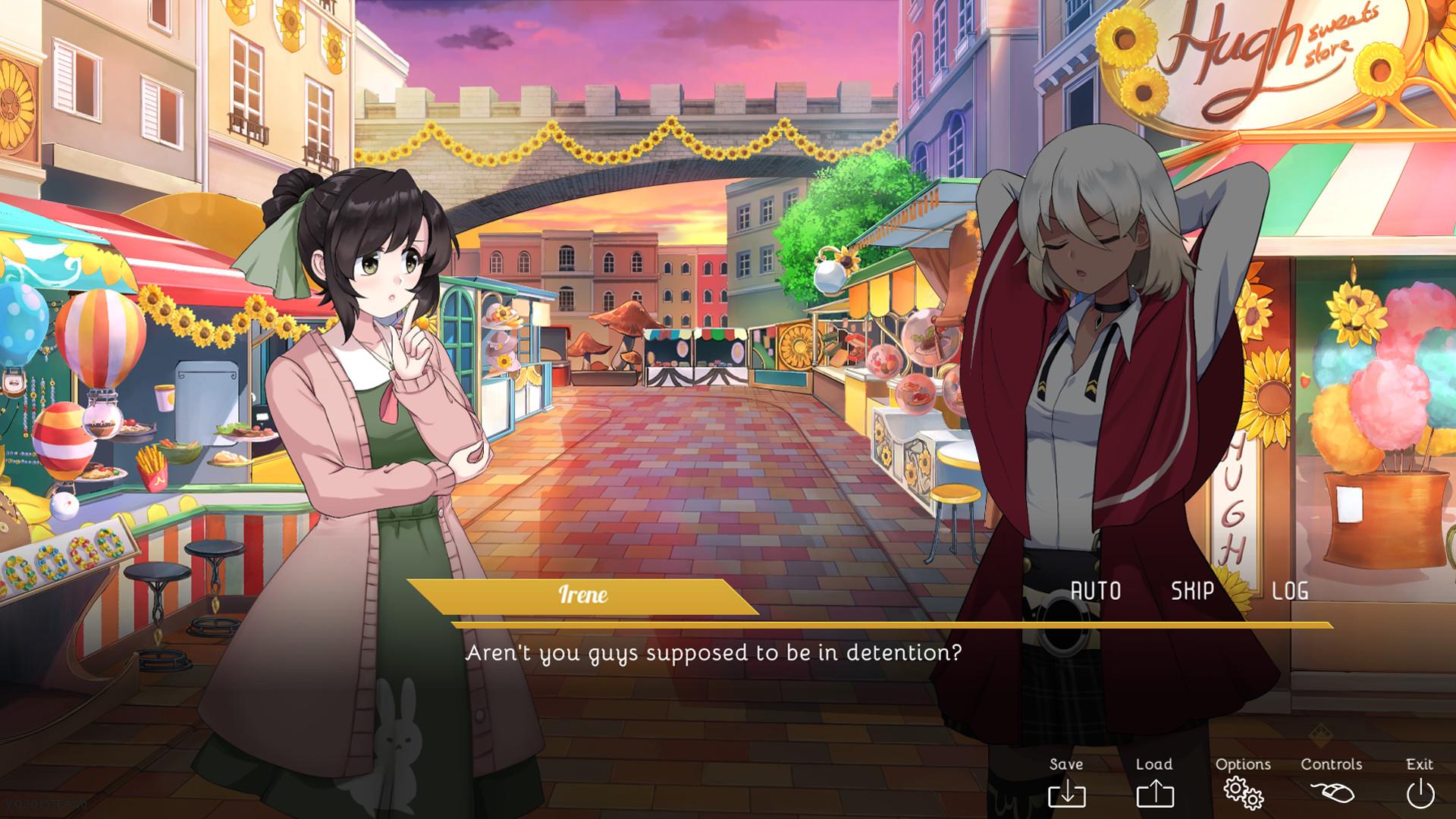Toggle auto-read with the AUTO control
The image size is (1456, 819).
pyautogui.click(x=1095, y=590)
